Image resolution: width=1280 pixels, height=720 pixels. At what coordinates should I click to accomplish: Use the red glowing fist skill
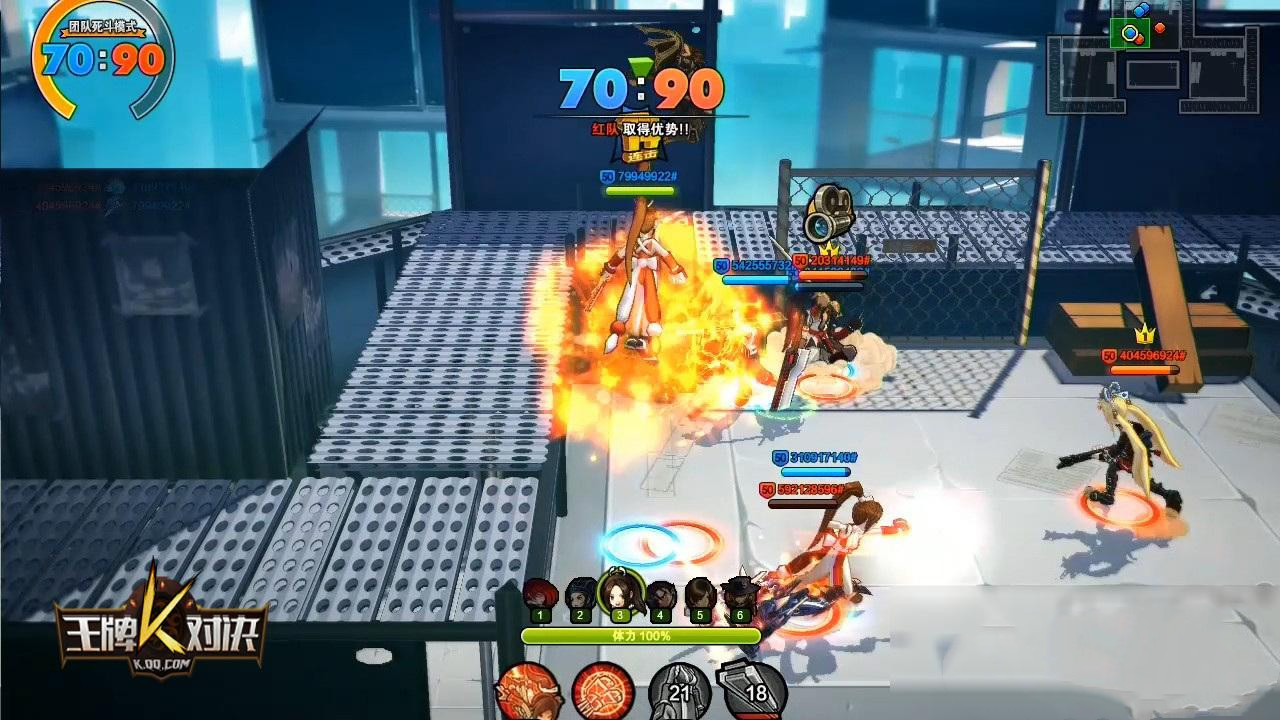[x=605, y=691]
